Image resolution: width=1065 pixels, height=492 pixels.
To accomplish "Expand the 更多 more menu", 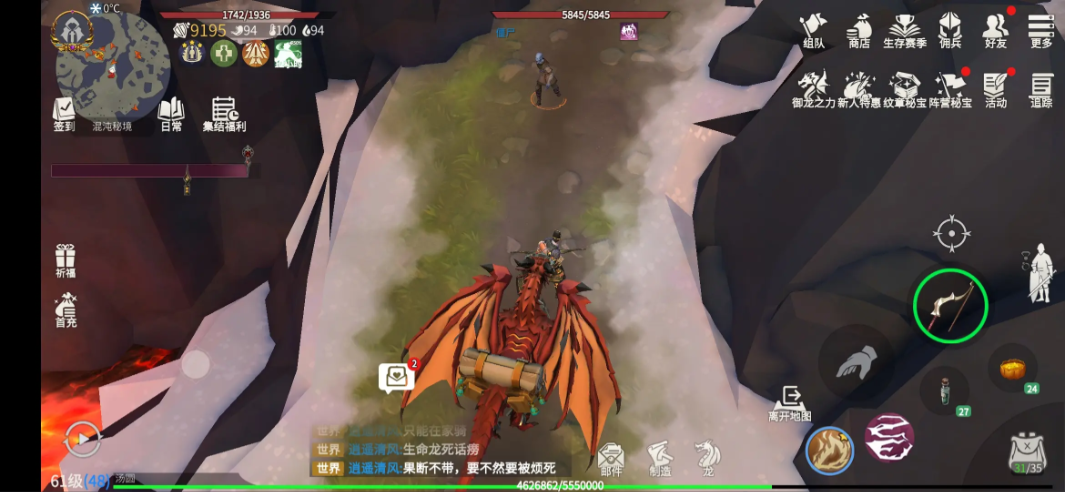I will 1041,30.
